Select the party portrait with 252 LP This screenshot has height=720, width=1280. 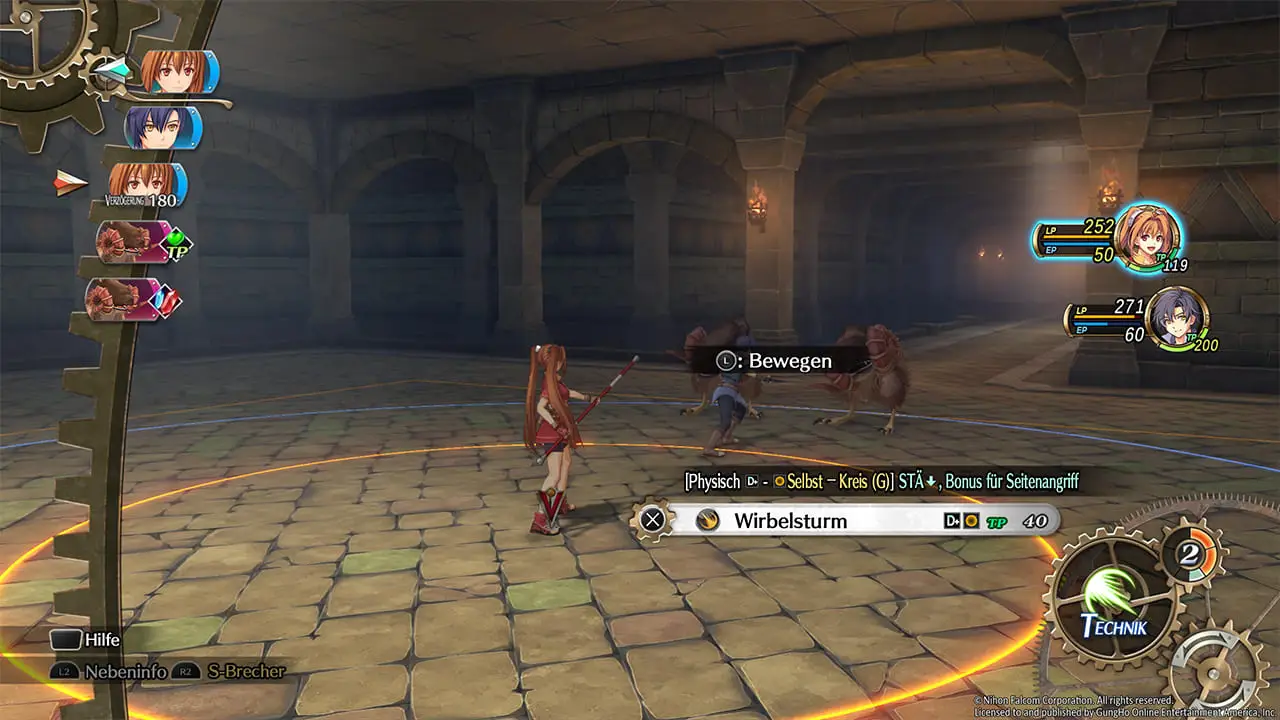(1146, 237)
